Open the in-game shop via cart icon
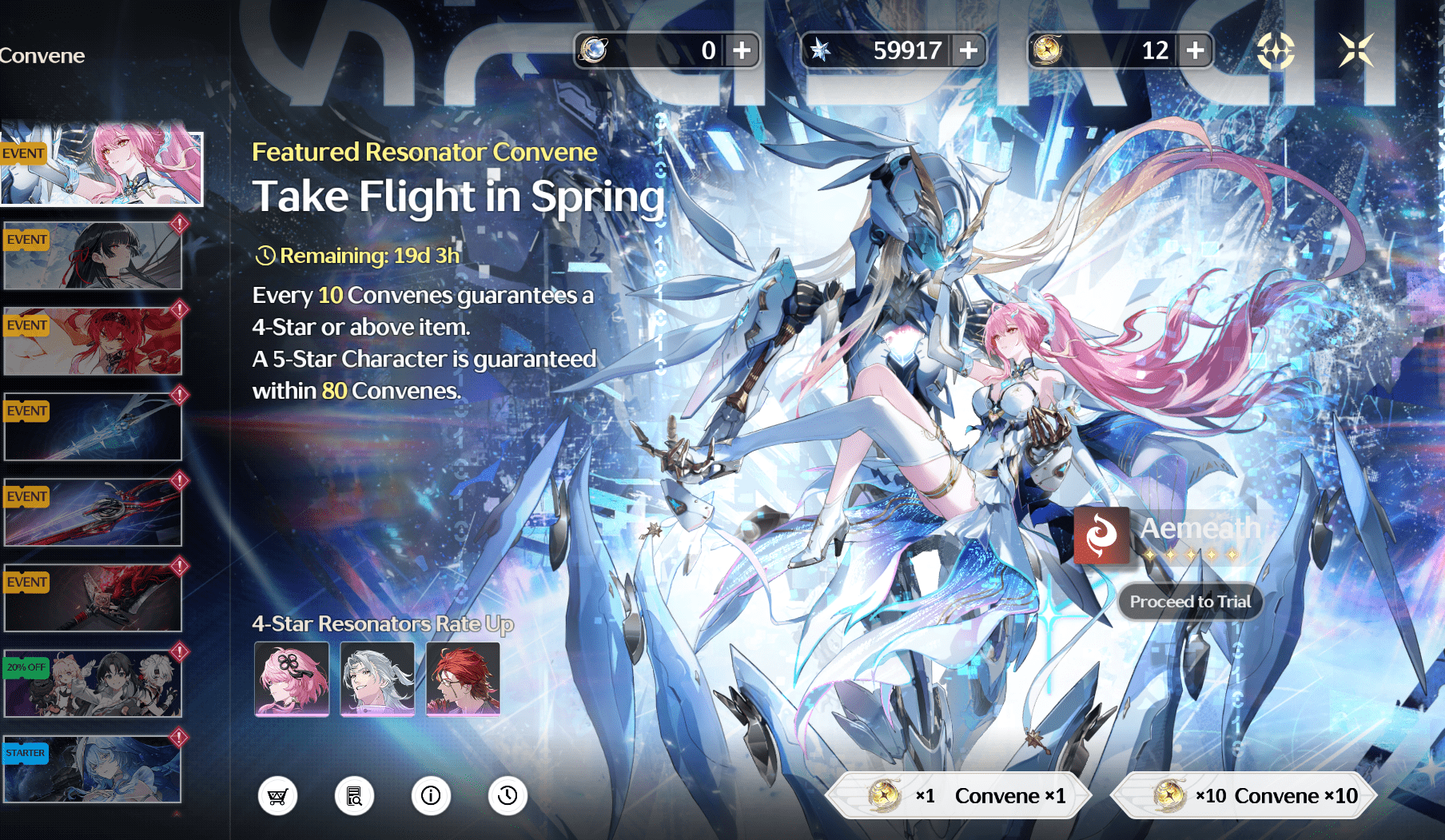This screenshot has width=1445, height=840. 278,795
